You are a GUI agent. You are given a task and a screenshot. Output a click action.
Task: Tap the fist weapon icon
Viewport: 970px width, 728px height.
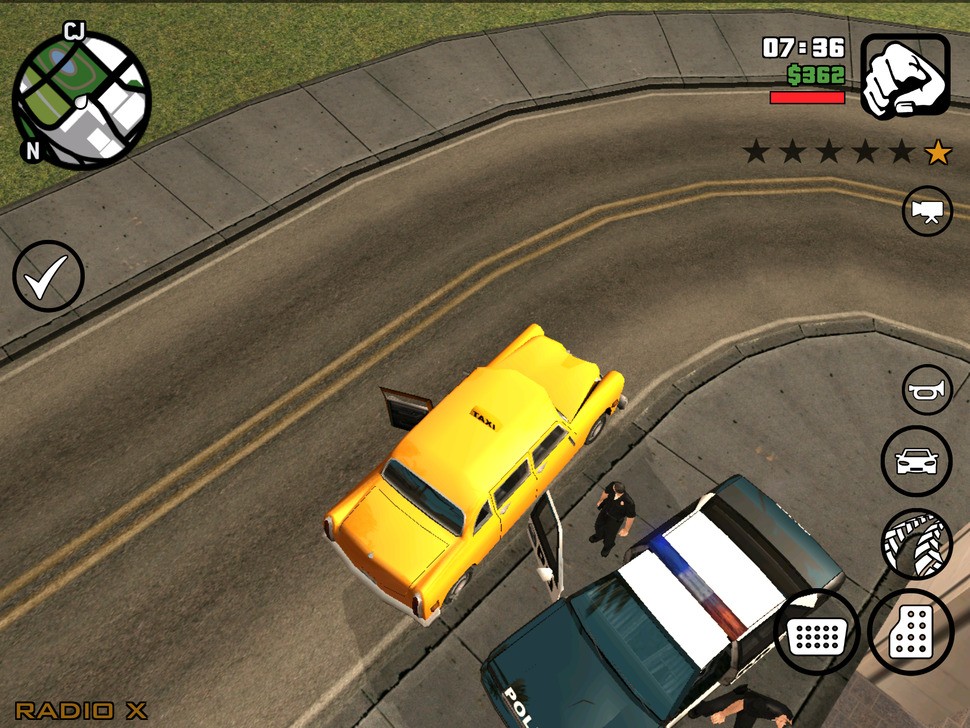(905, 76)
